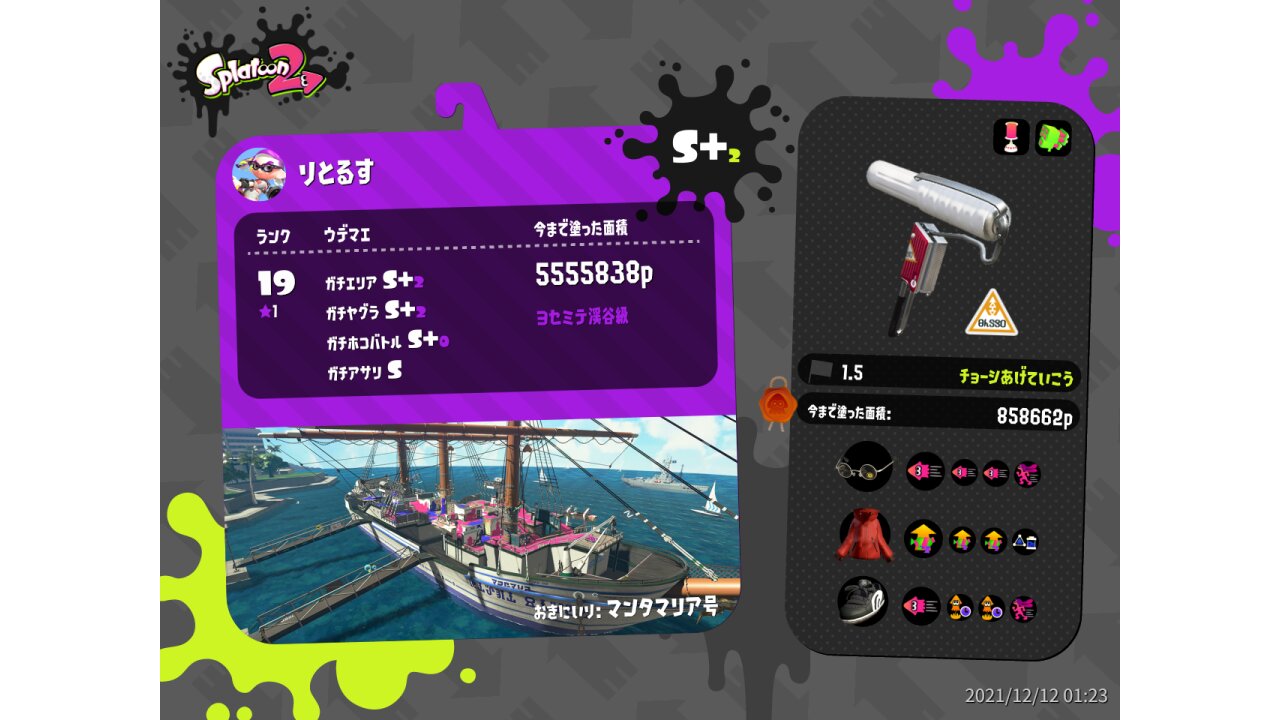Screen dimensions: 1280x720
Task: Select the main ability icon beside the glasses
Action: (x=924, y=471)
